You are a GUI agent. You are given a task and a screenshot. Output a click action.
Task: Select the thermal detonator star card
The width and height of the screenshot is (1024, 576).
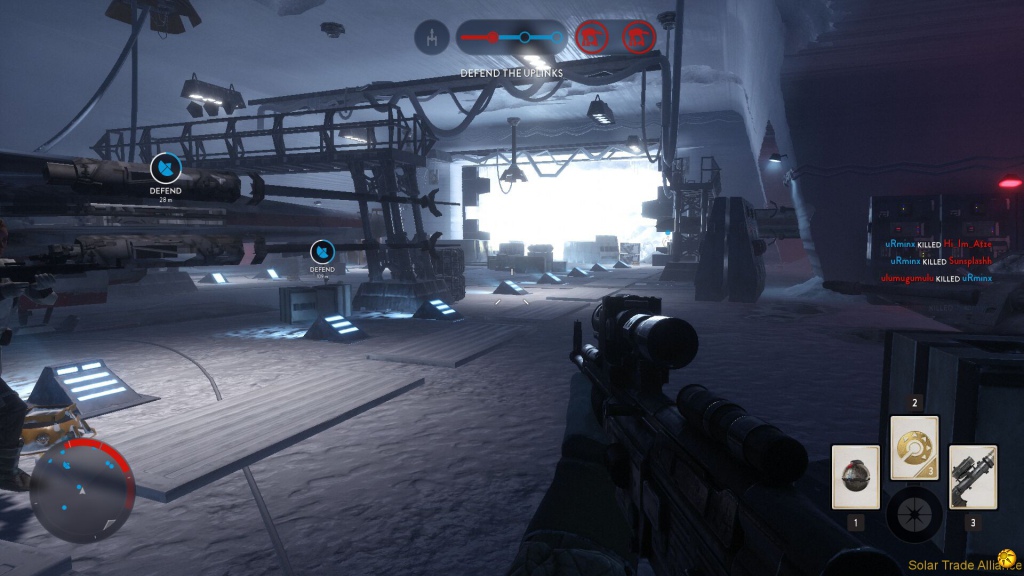(856, 477)
